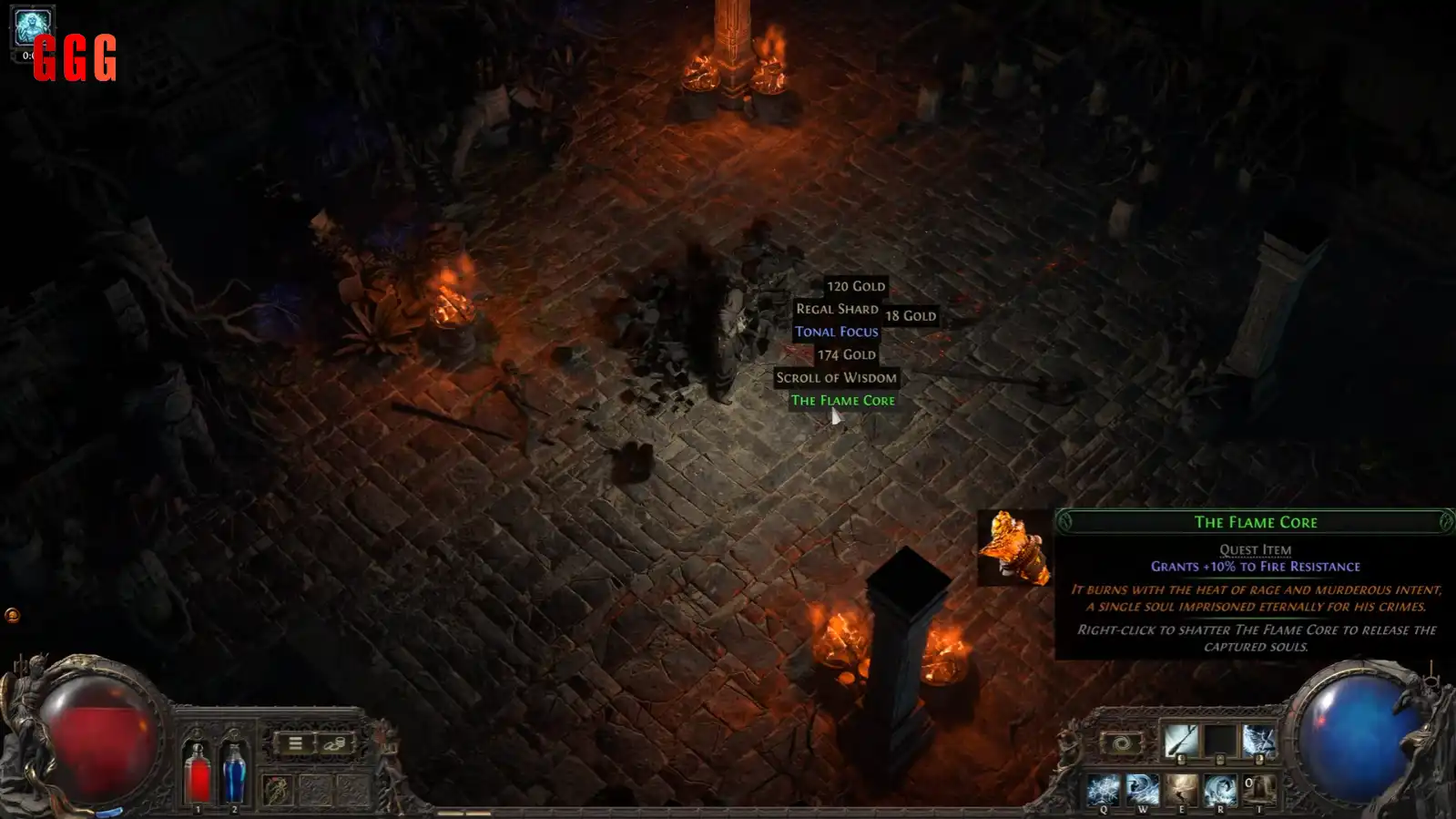Use the red life flask

[198, 773]
